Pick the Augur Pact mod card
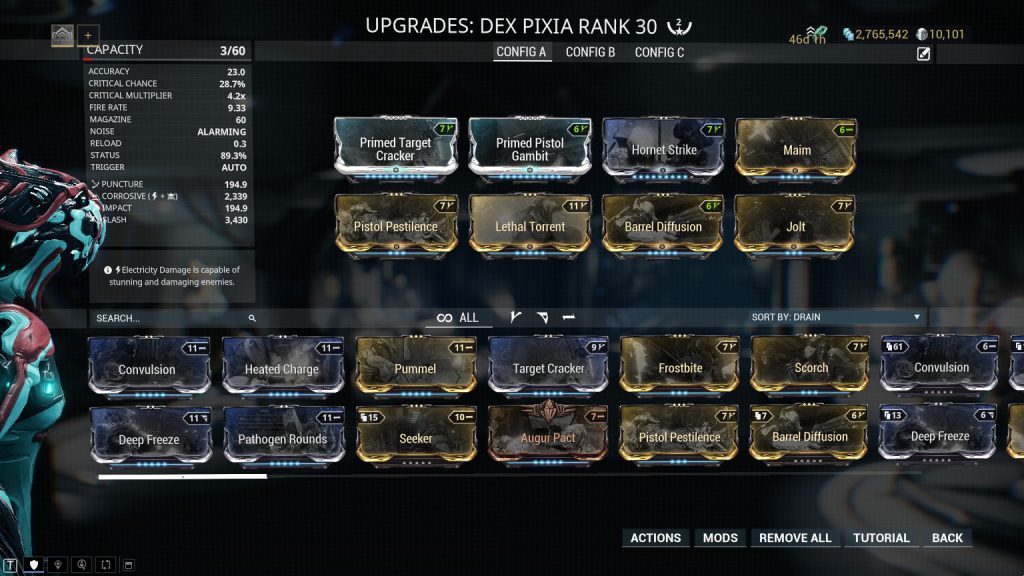The width and height of the screenshot is (1024, 576). pyautogui.click(x=549, y=436)
